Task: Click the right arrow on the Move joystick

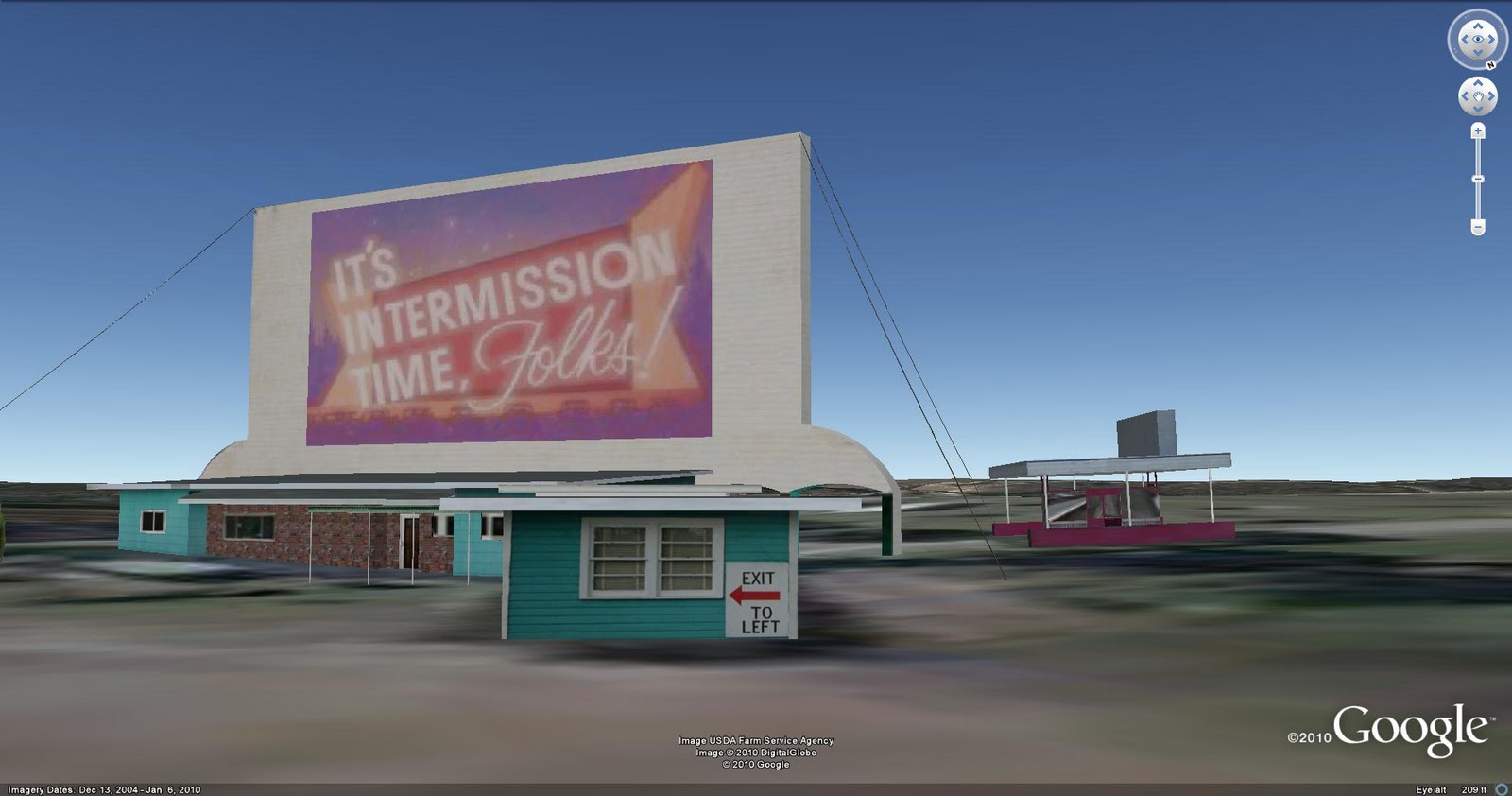Action: coord(1492,95)
